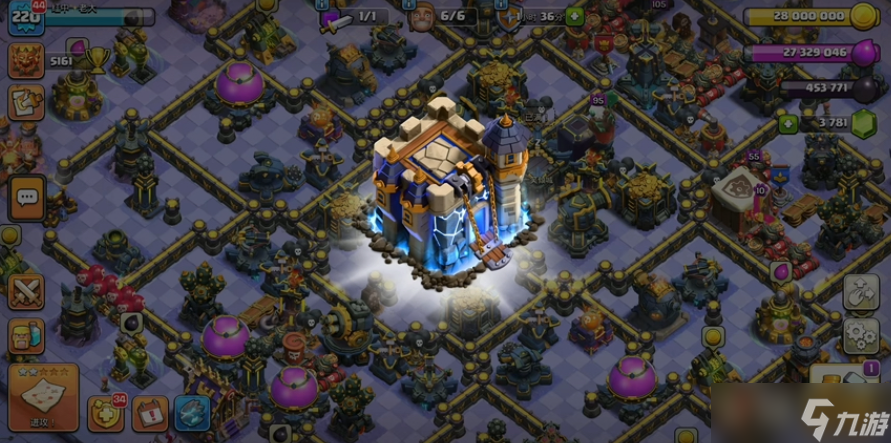The width and height of the screenshot is (891, 443).
Task: Open the blue shipwreck icon button
Action: [x=191, y=413]
